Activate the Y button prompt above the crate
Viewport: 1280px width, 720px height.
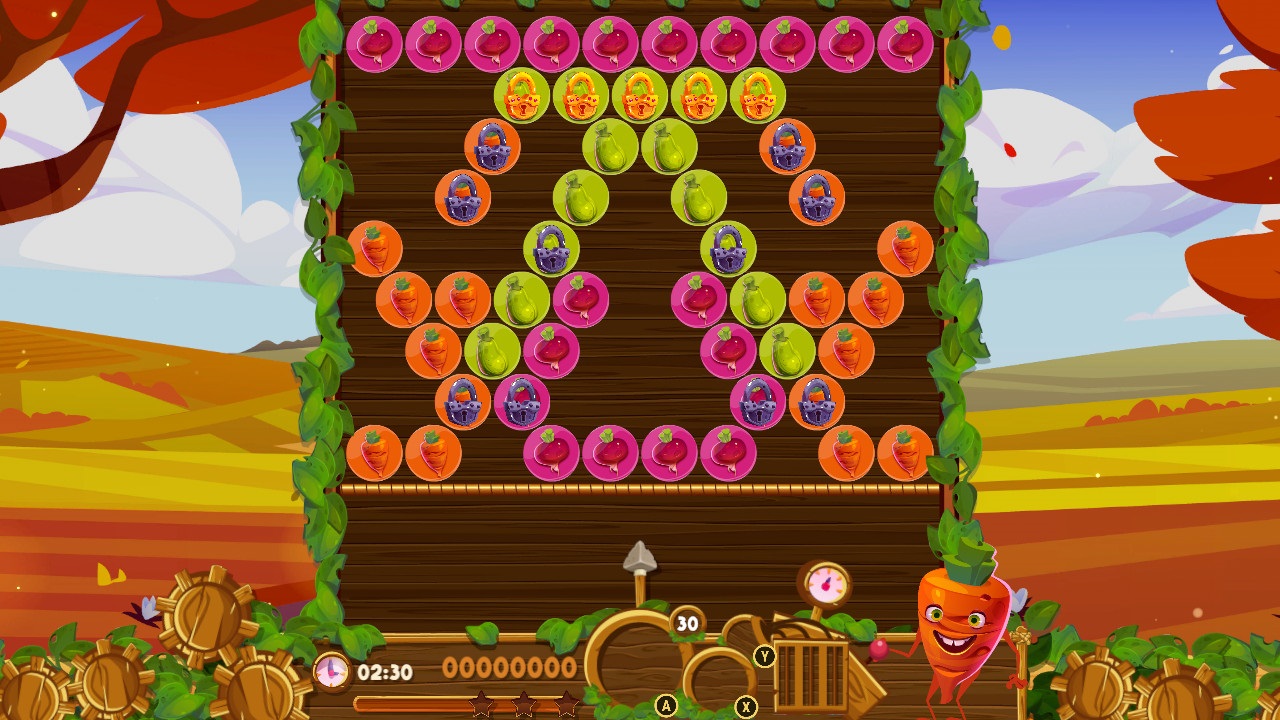(765, 657)
